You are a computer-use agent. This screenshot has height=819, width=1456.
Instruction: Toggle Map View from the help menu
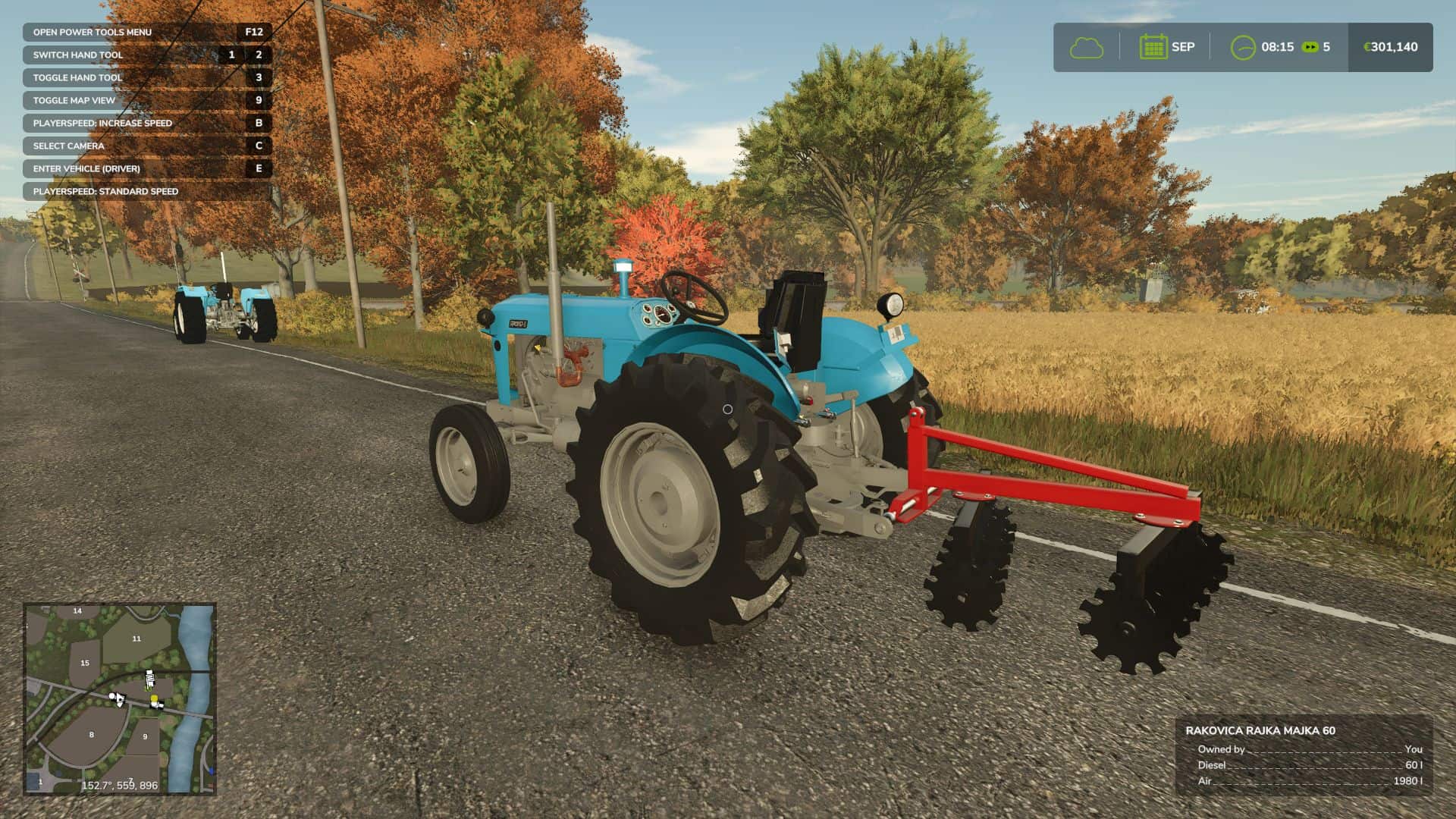73,99
